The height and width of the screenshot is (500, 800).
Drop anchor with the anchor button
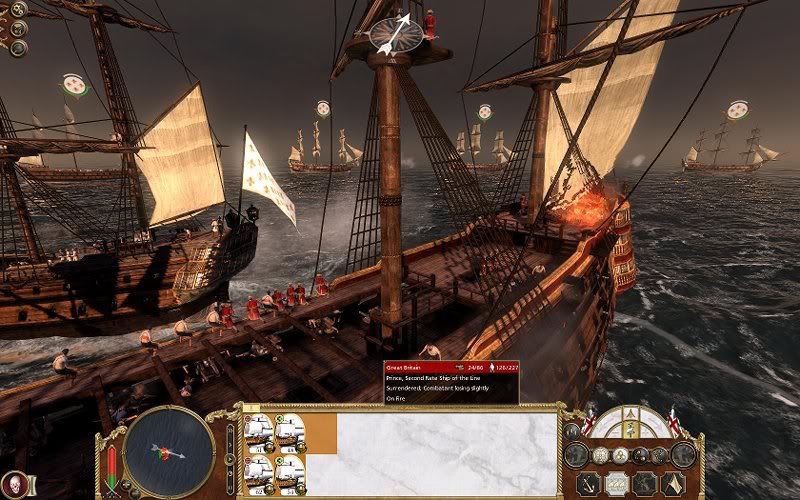[x=589, y=483]
